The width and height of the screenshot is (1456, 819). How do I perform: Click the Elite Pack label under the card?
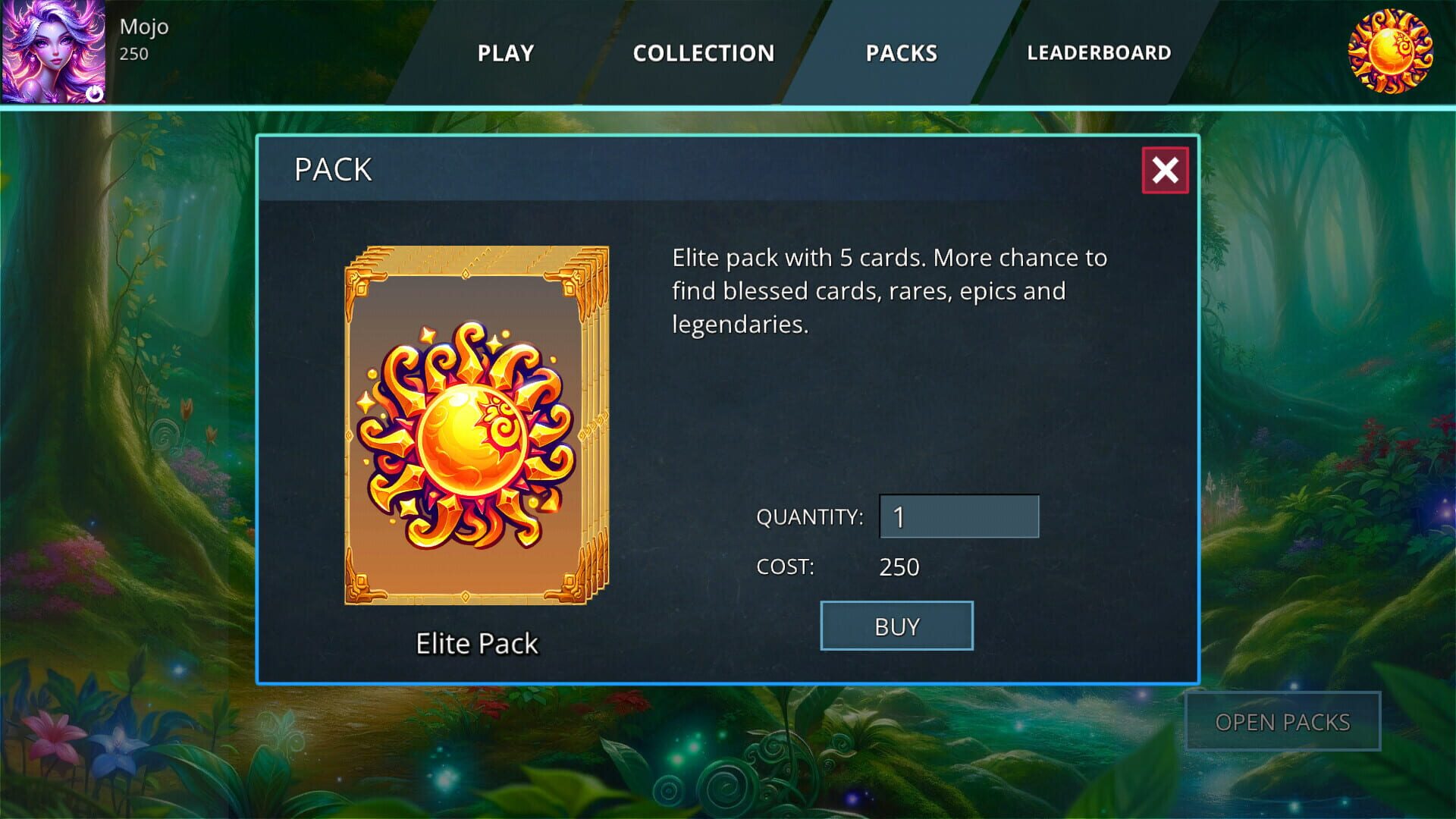pyautogui.click(x=475, y=642)
